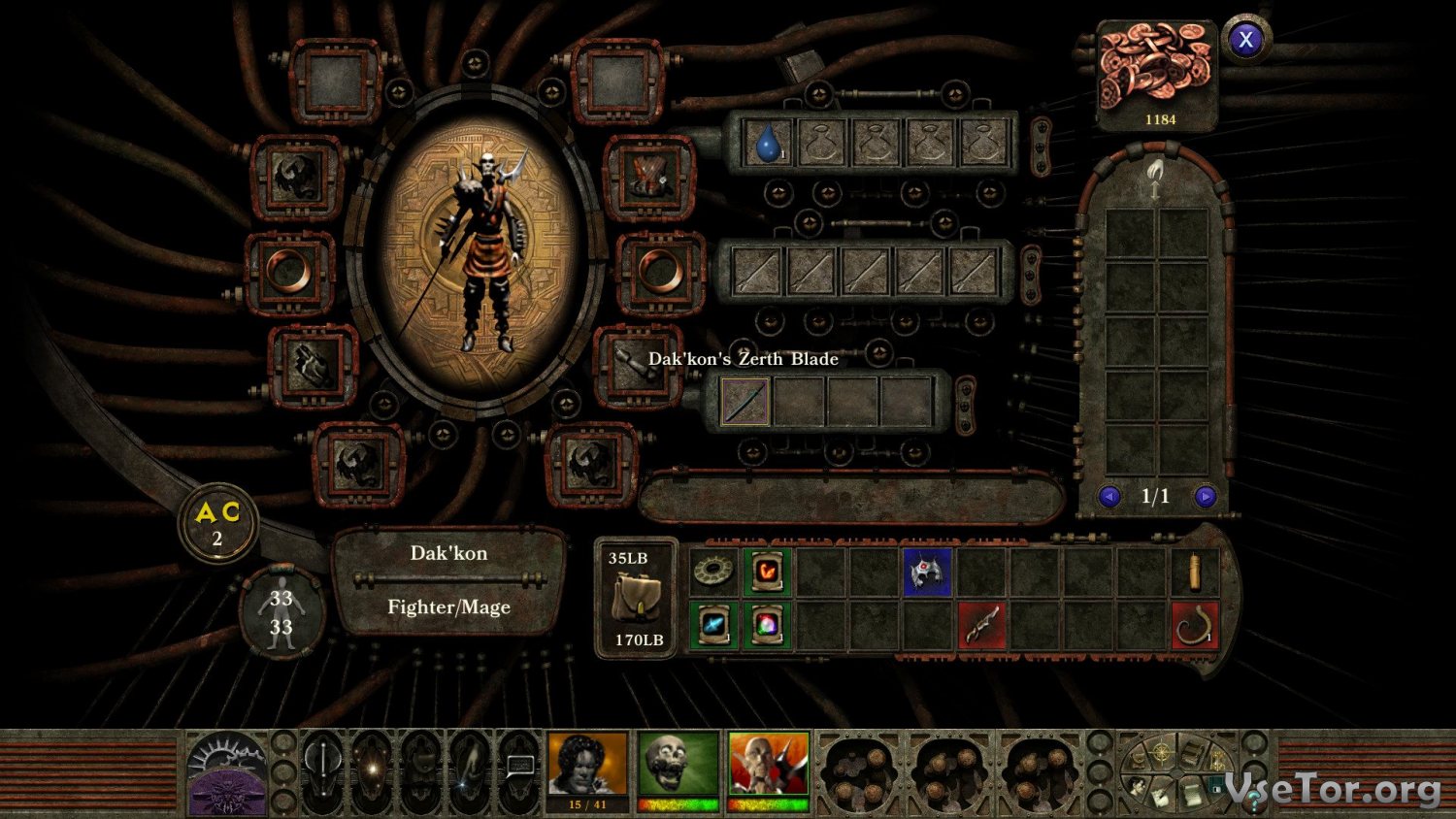Viewport: 1456px width, 819px height.
Task: Select the curved hook item slot
Action: tap(1194, 625)
